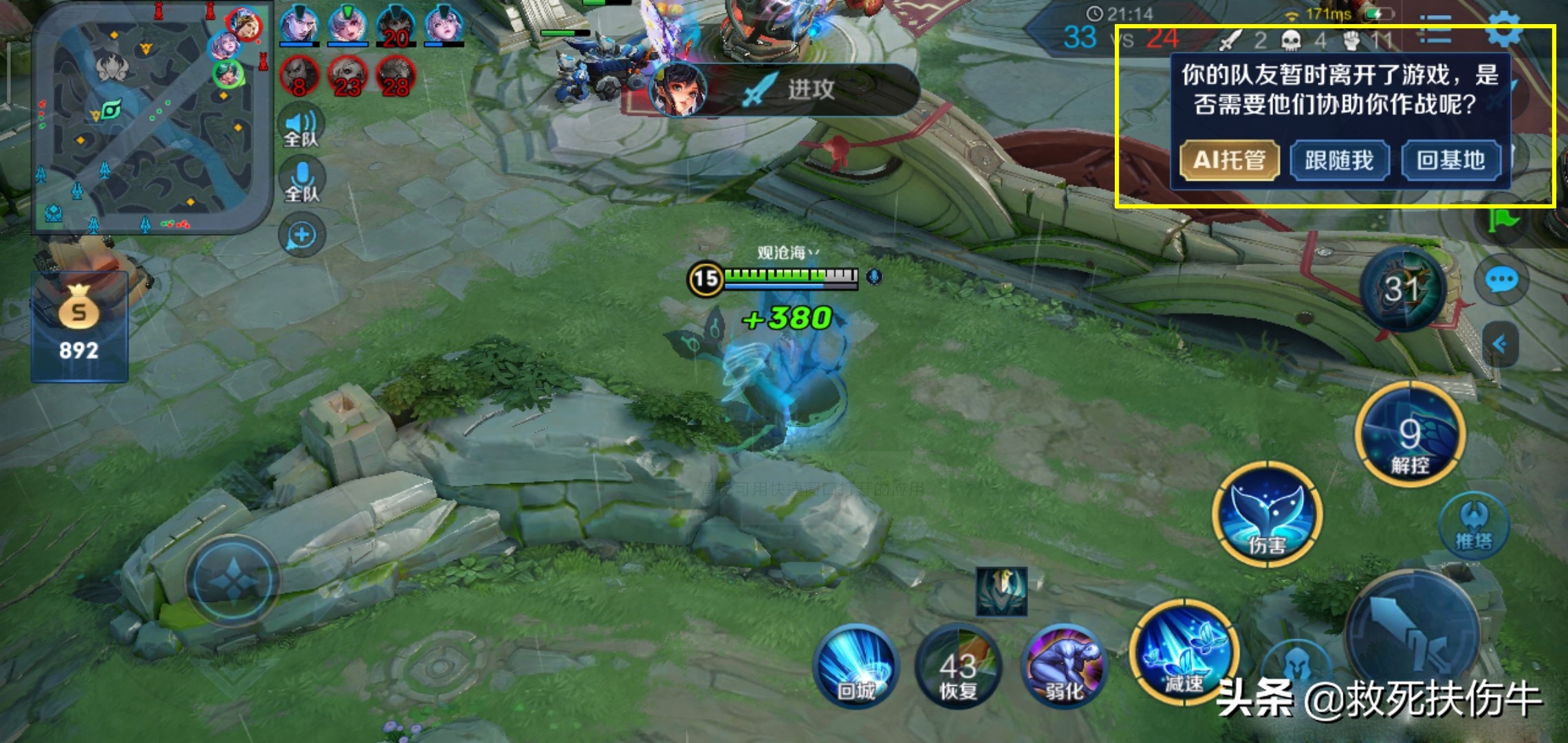Hit the basic attack sword button
The width and height of the screenshot is (1568, 743).
tap(1411, 636)
